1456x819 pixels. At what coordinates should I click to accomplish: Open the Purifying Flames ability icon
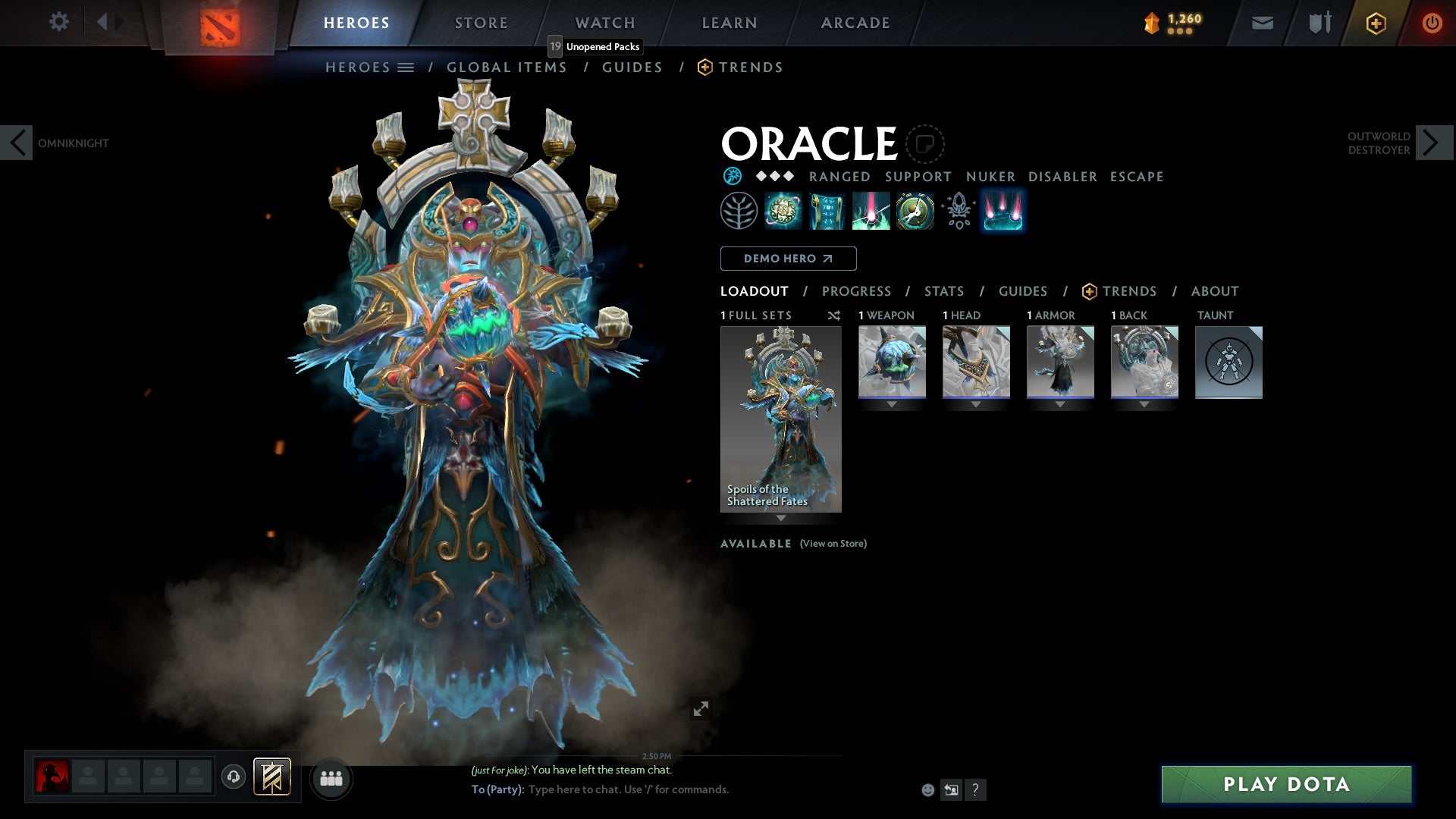point(871,211)
